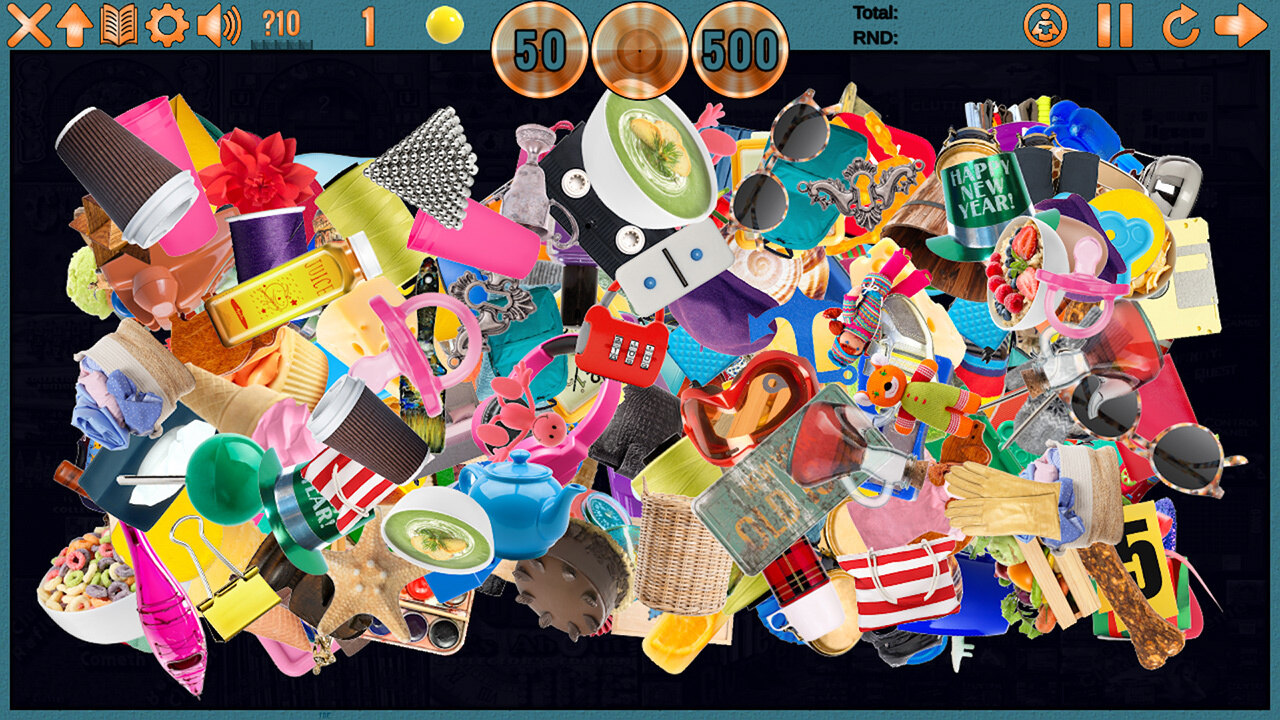Use the ?10 hint button

[281, 25]
